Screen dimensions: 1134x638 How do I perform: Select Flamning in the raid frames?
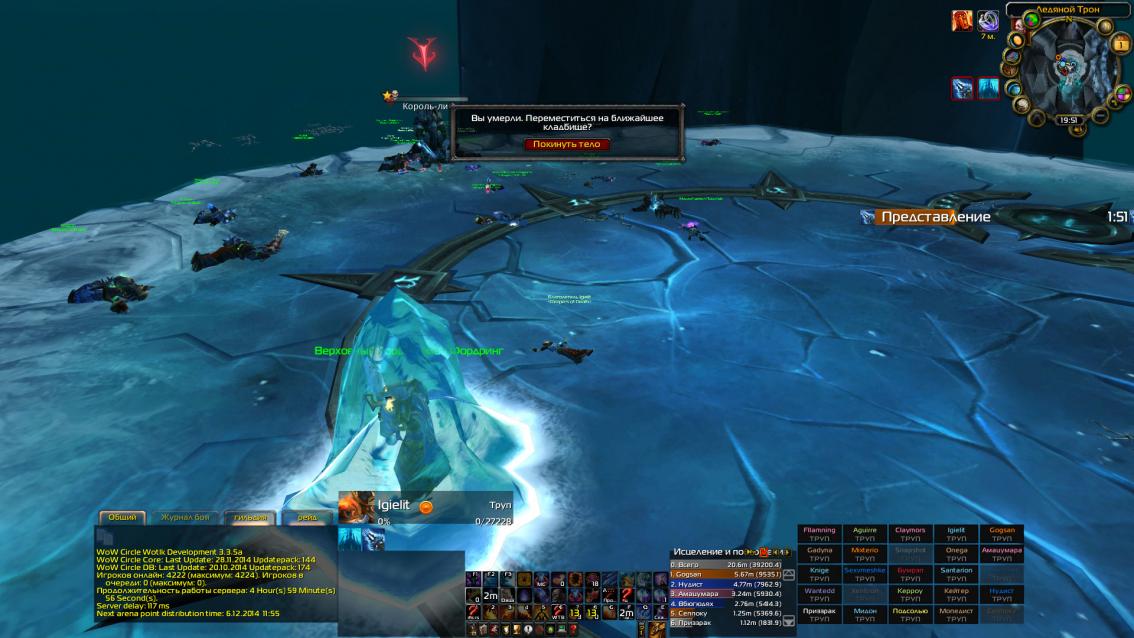click(x=819, y=534)
